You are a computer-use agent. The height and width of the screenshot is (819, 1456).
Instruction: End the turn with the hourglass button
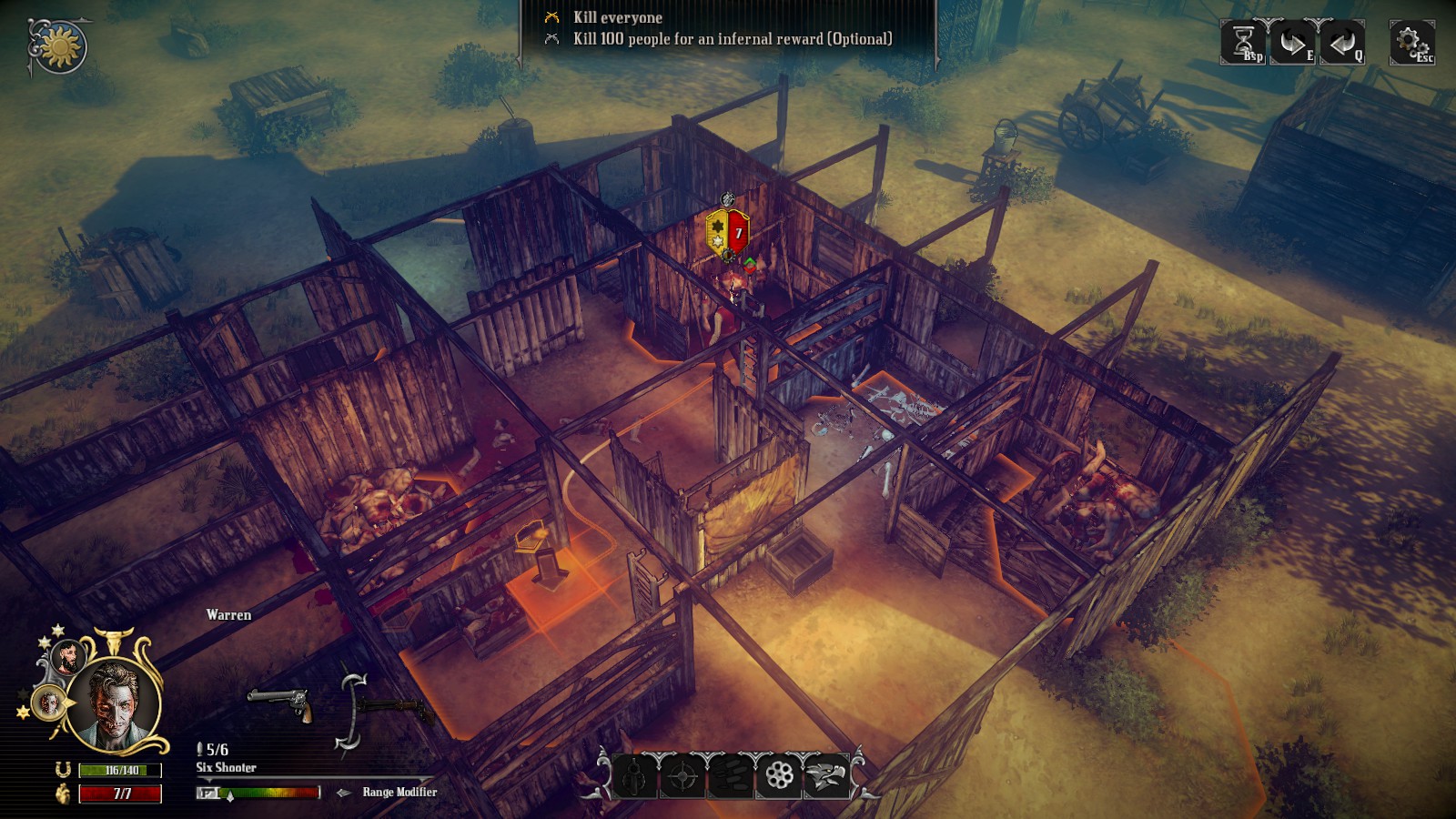[1243, 42]
